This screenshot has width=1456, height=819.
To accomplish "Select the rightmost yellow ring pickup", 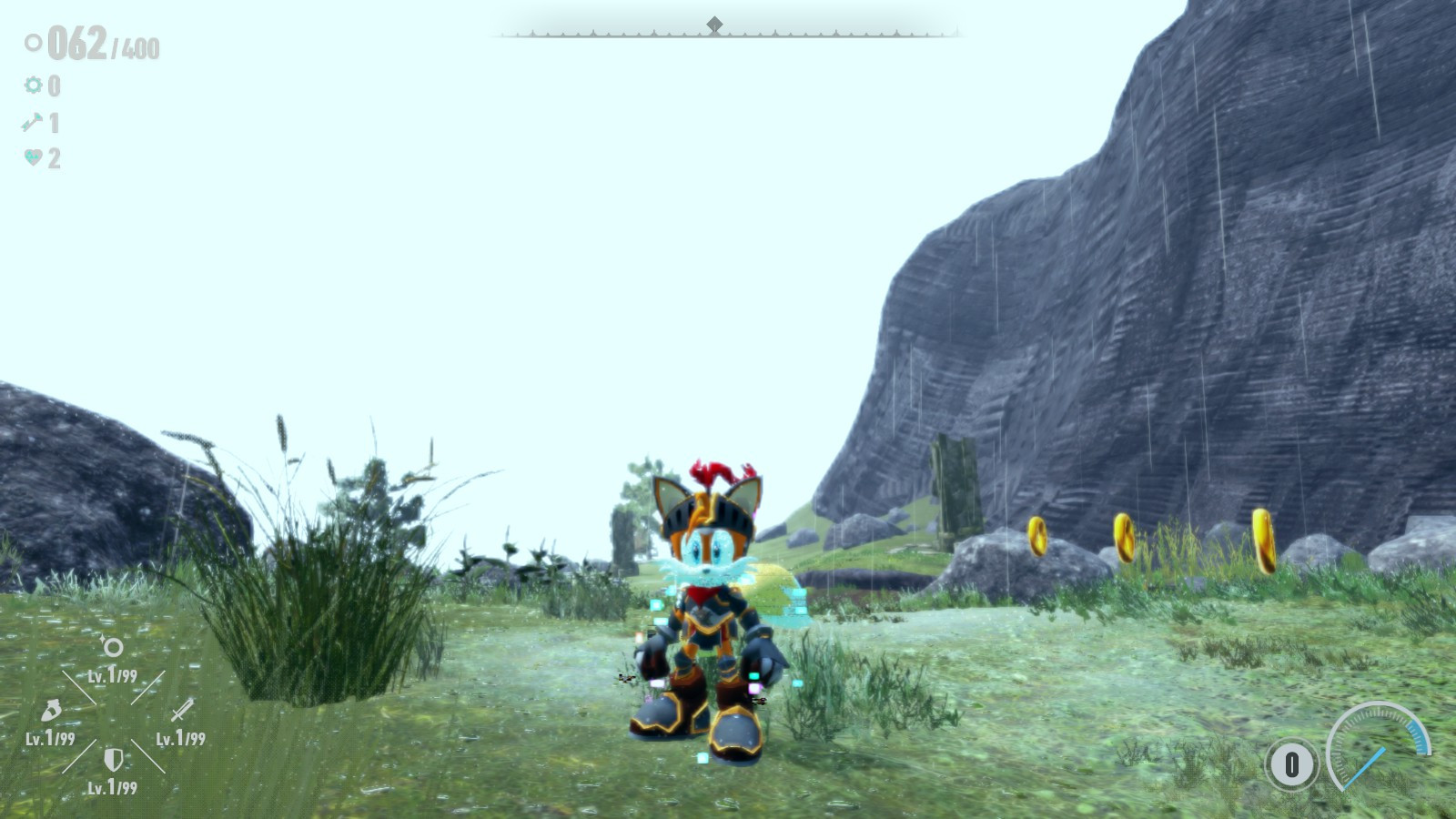I will [x=1266, y=541].
